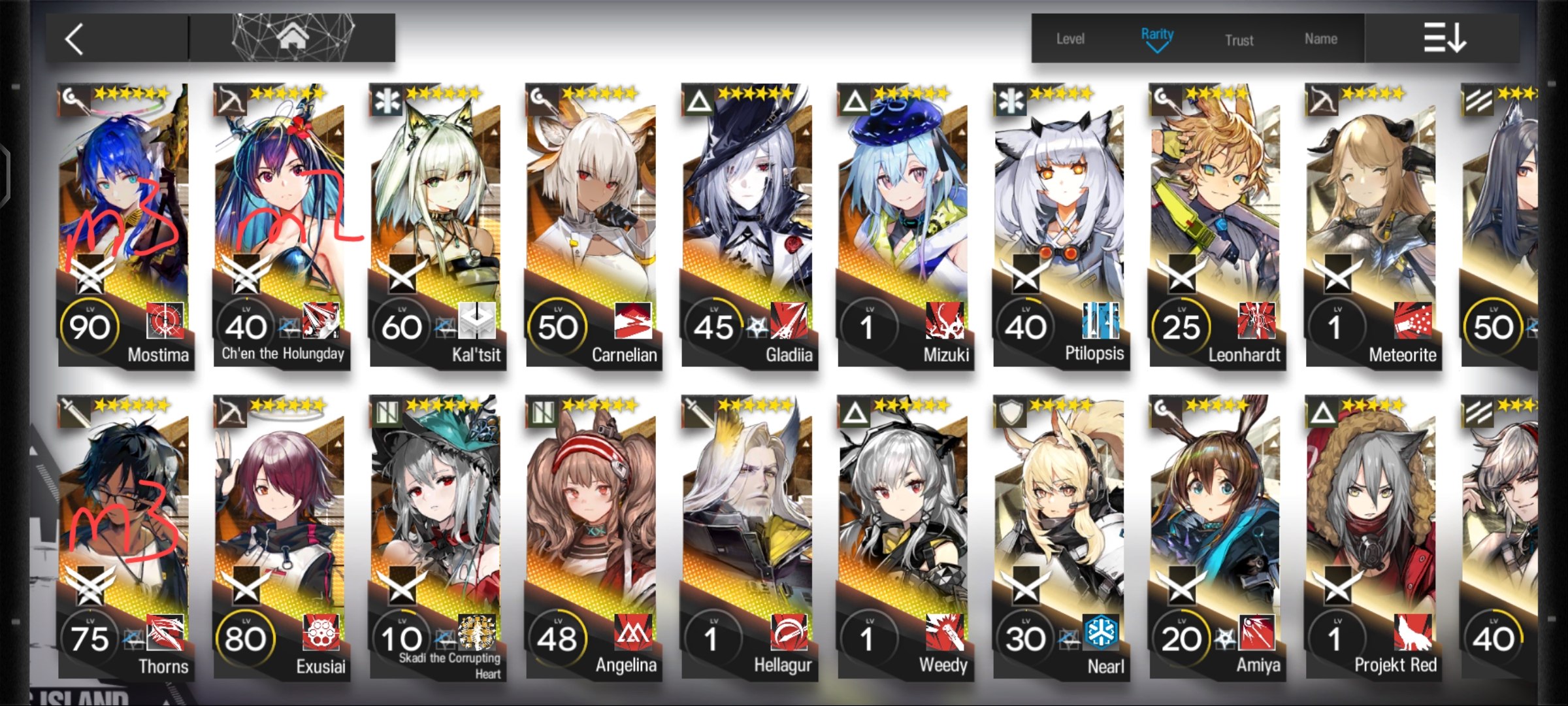Switch sorting to the Name tab
The image size is (1568, 706).
[x=1321, y=38]
